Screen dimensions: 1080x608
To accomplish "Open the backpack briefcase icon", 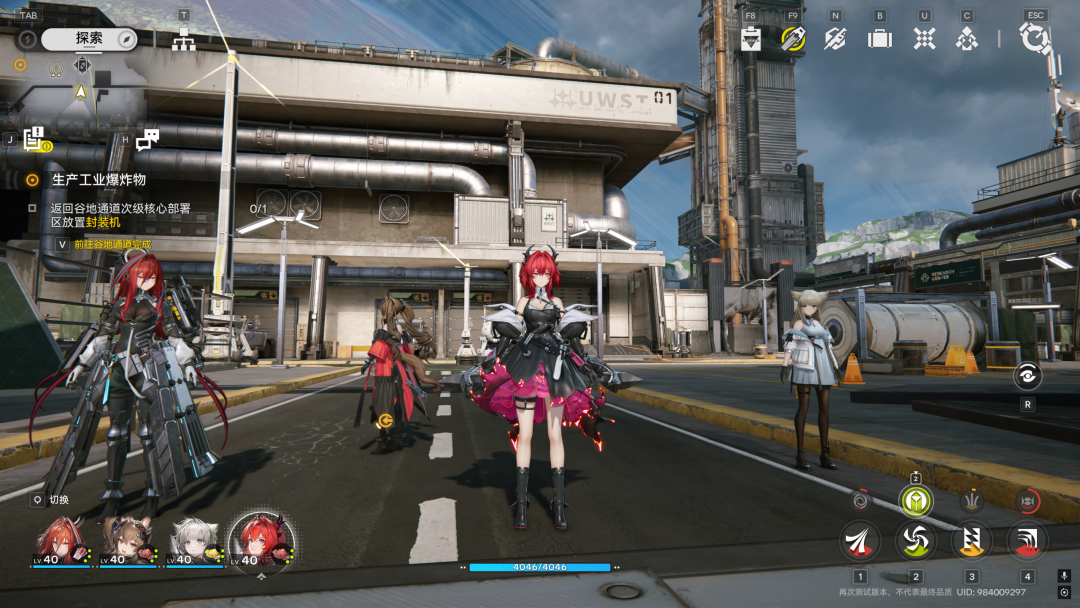I will tap(879, 38).
